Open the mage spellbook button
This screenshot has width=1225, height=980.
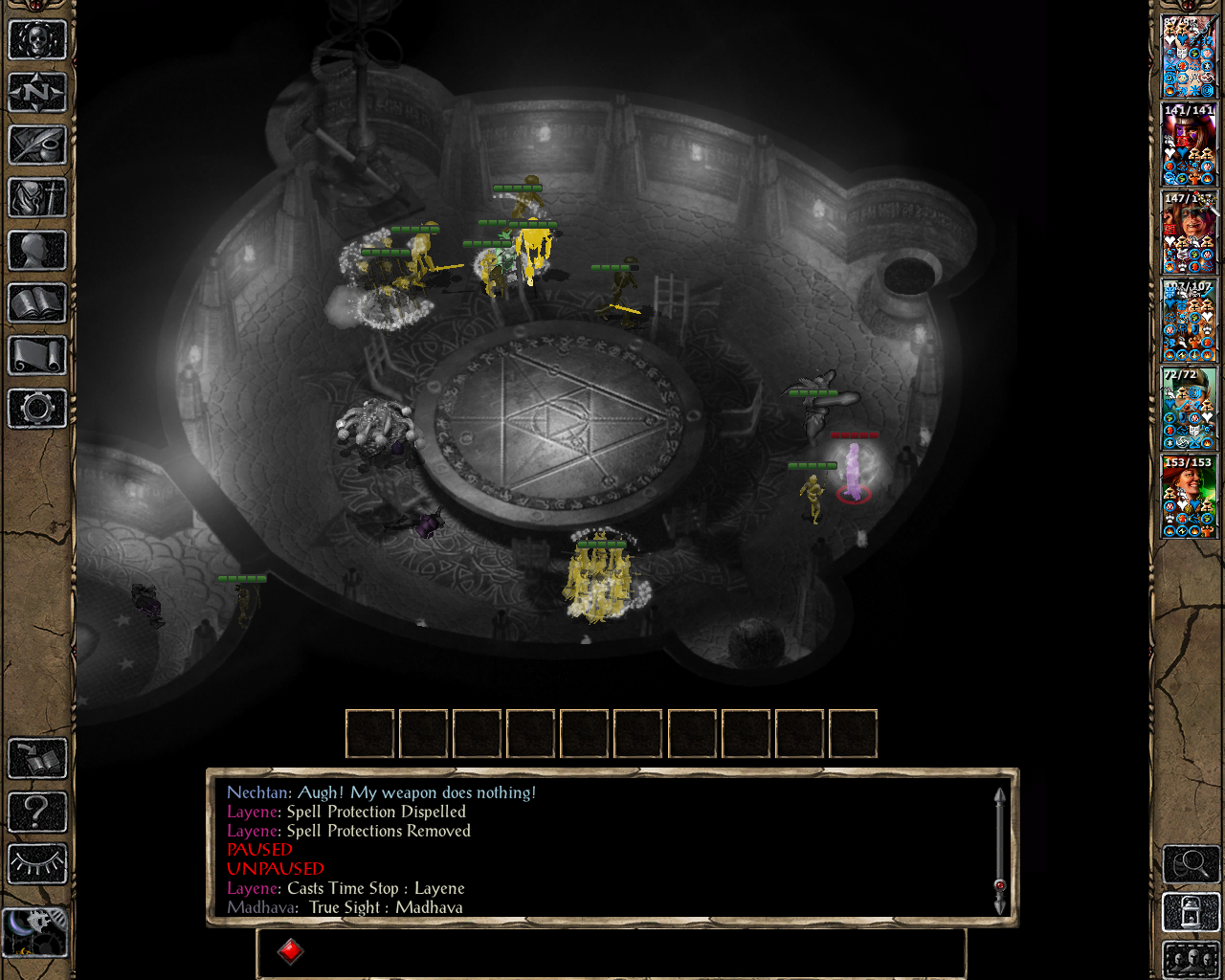tap(37, 303)
